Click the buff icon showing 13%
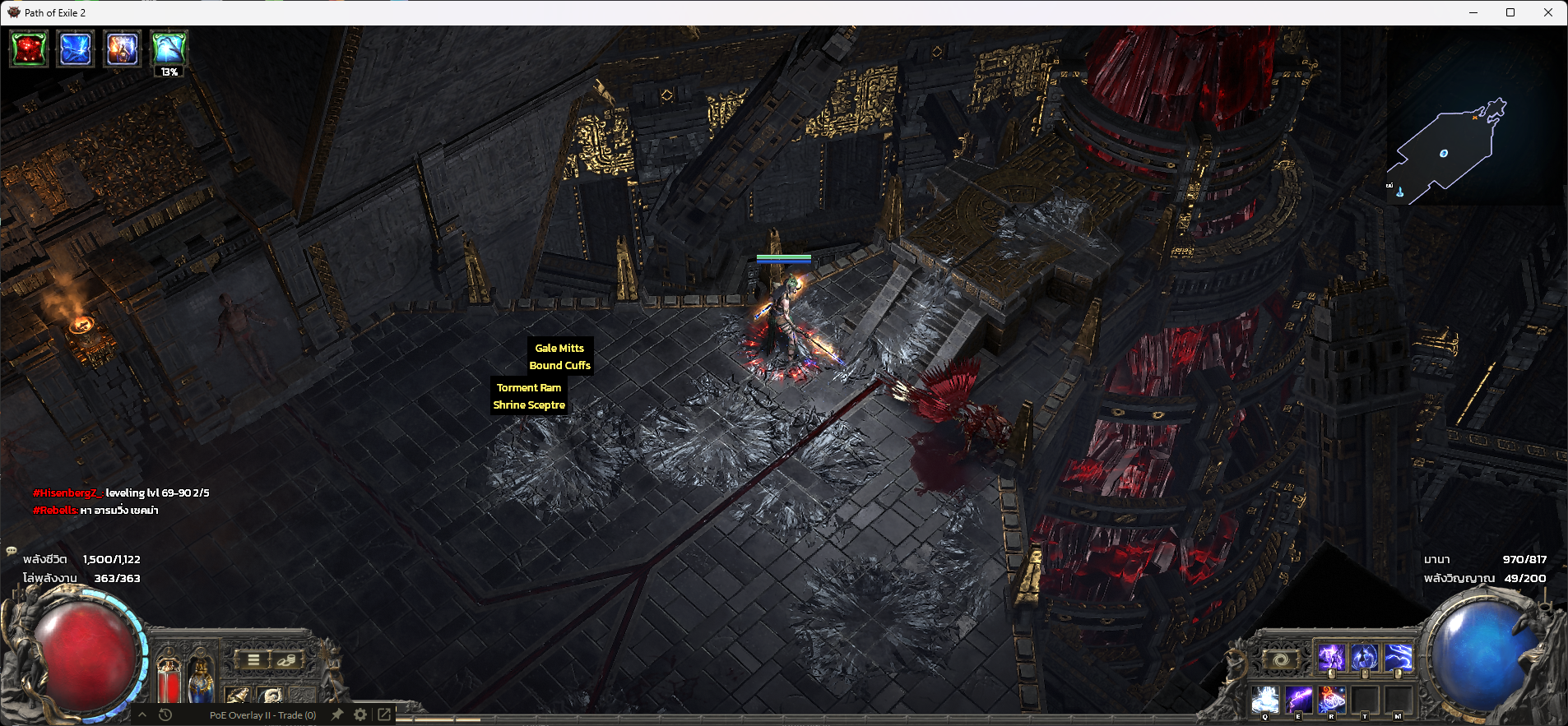 point(169,49)
